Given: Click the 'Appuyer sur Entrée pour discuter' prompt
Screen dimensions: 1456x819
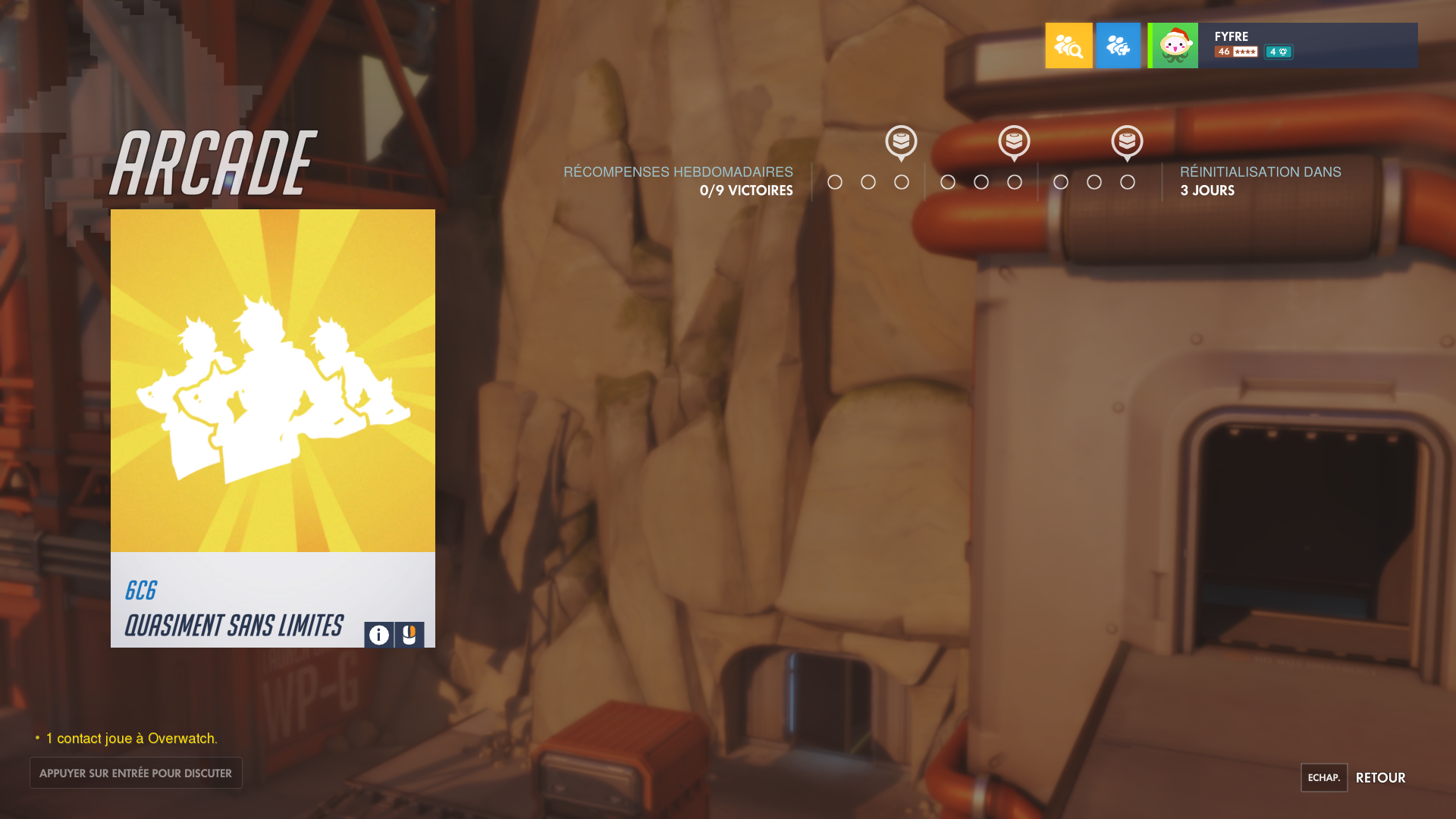Looking at the screenshot, I should pyautogui.click(x=136, y=773).
